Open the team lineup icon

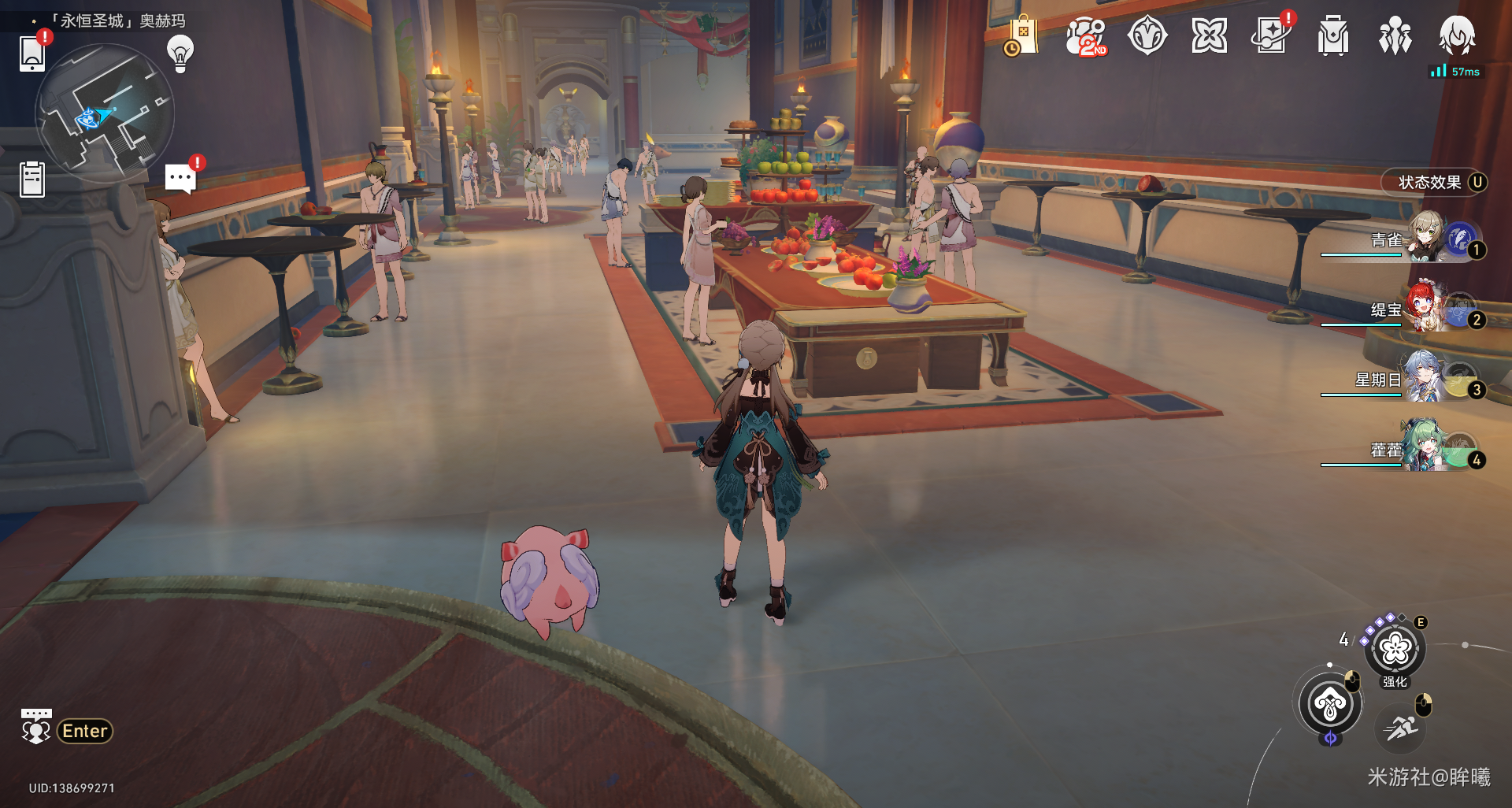coord(1395,37)
